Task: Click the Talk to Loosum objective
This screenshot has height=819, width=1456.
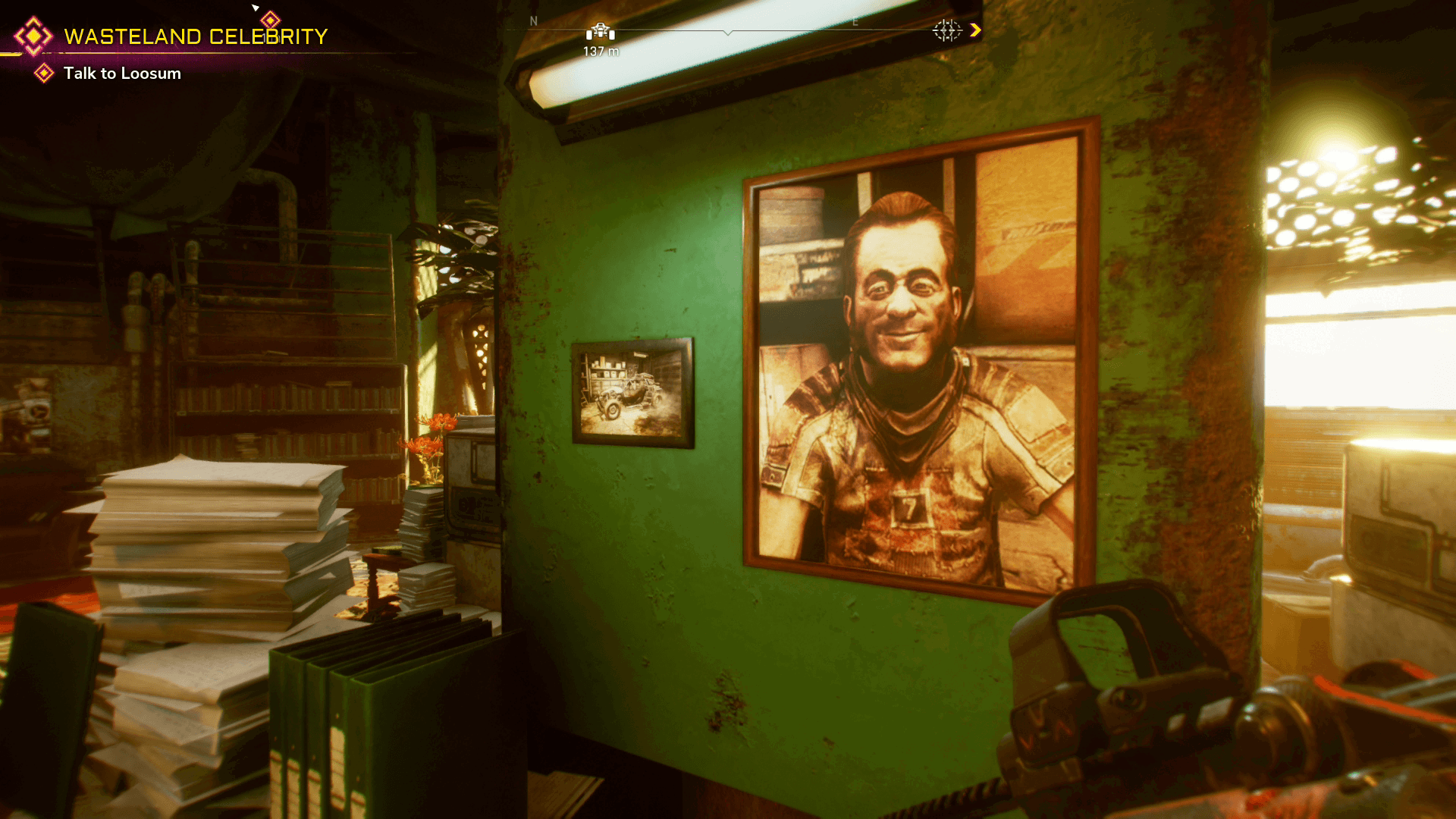Action: coord(122,74)
